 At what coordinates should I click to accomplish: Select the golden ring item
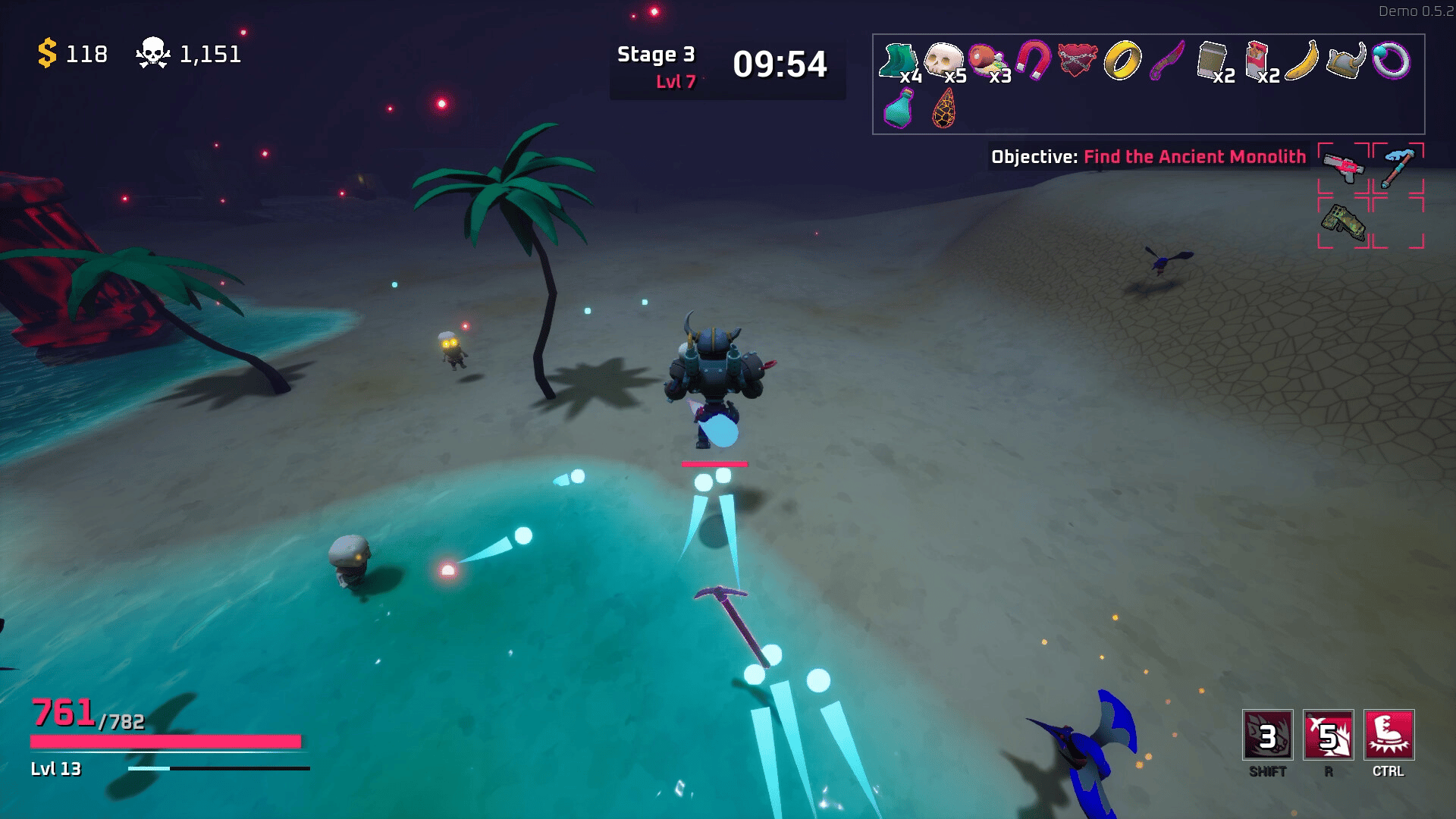1122,61
